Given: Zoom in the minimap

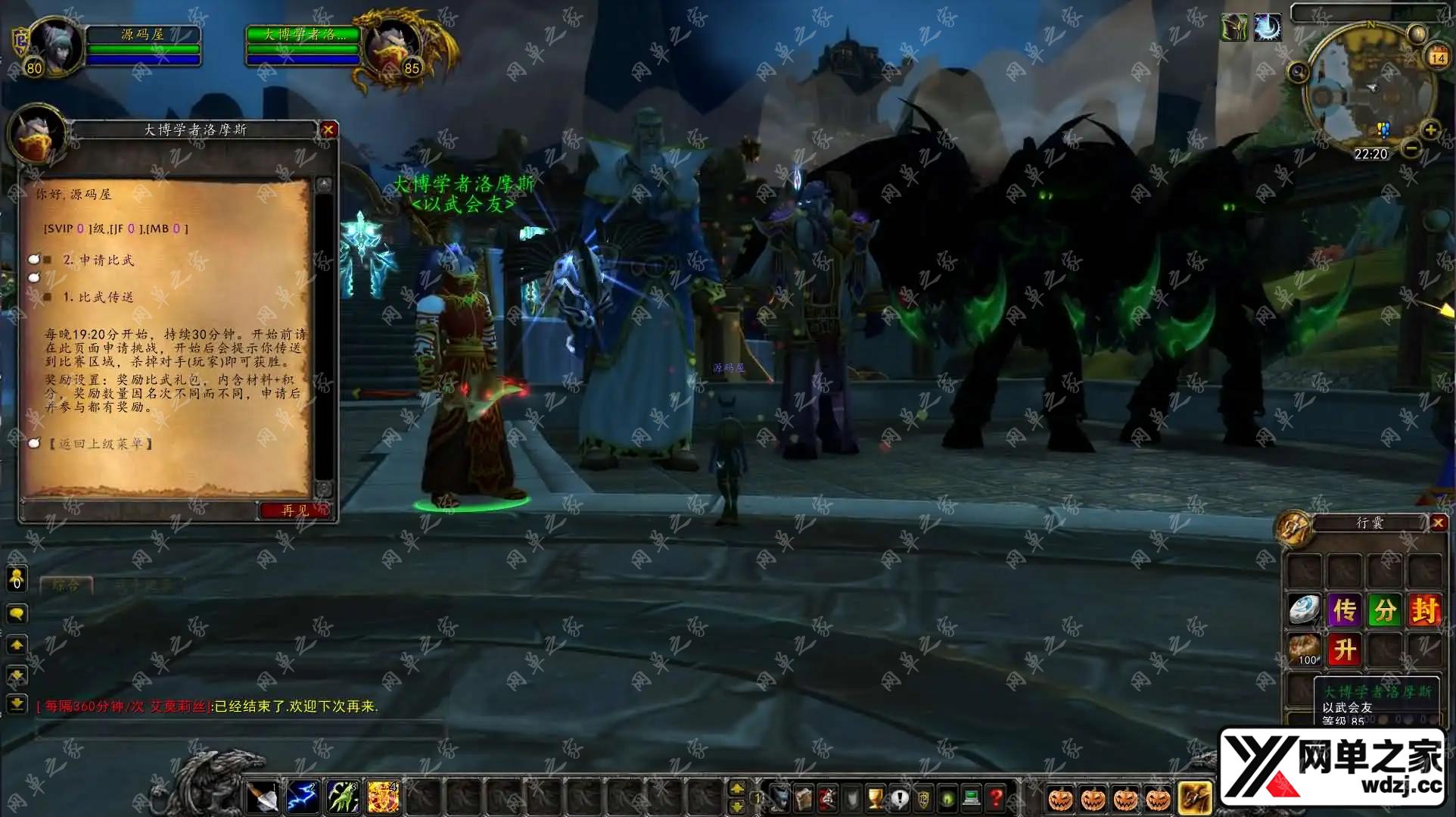Looking at the screenshot, I should (1430, 129).
